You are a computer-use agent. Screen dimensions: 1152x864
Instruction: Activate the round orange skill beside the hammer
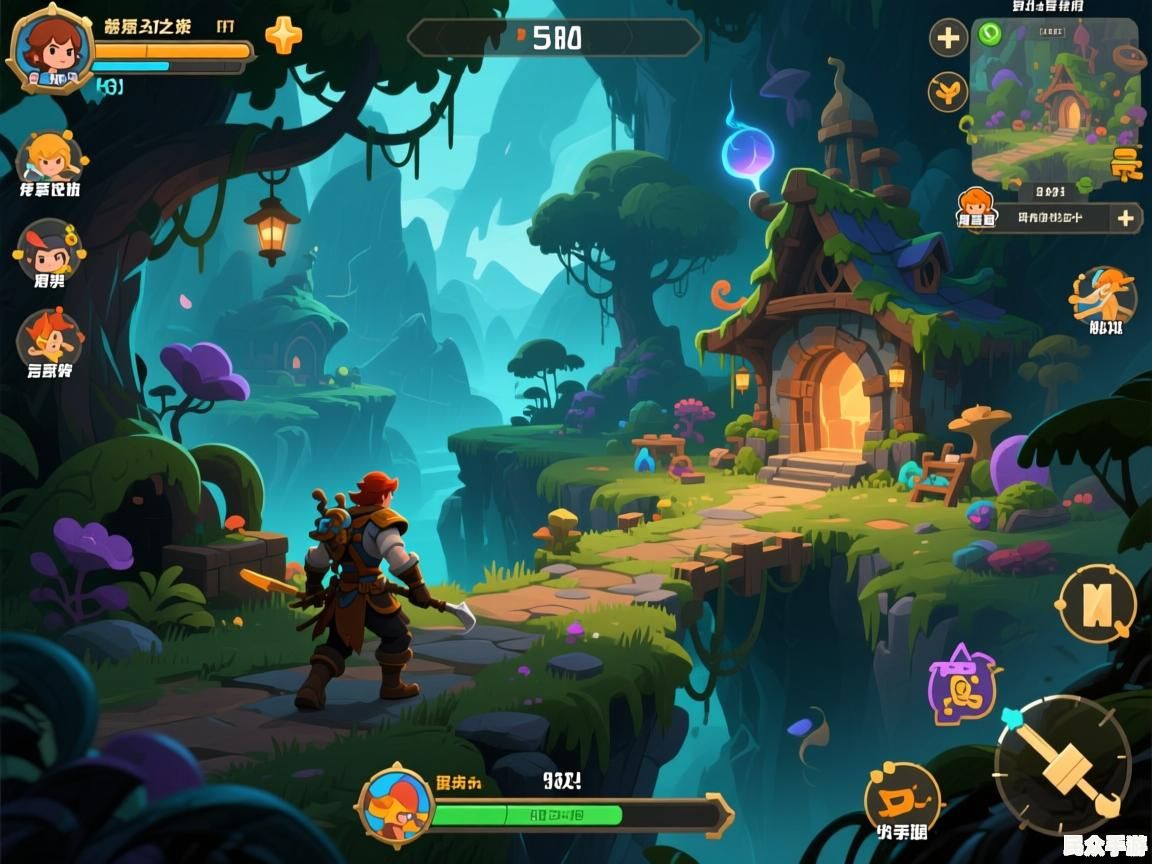[x=902, y=797]
